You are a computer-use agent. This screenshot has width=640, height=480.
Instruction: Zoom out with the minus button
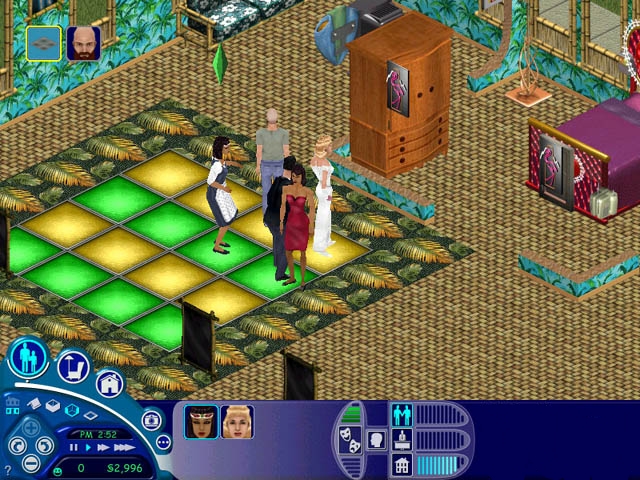click(x=32, y=462)
